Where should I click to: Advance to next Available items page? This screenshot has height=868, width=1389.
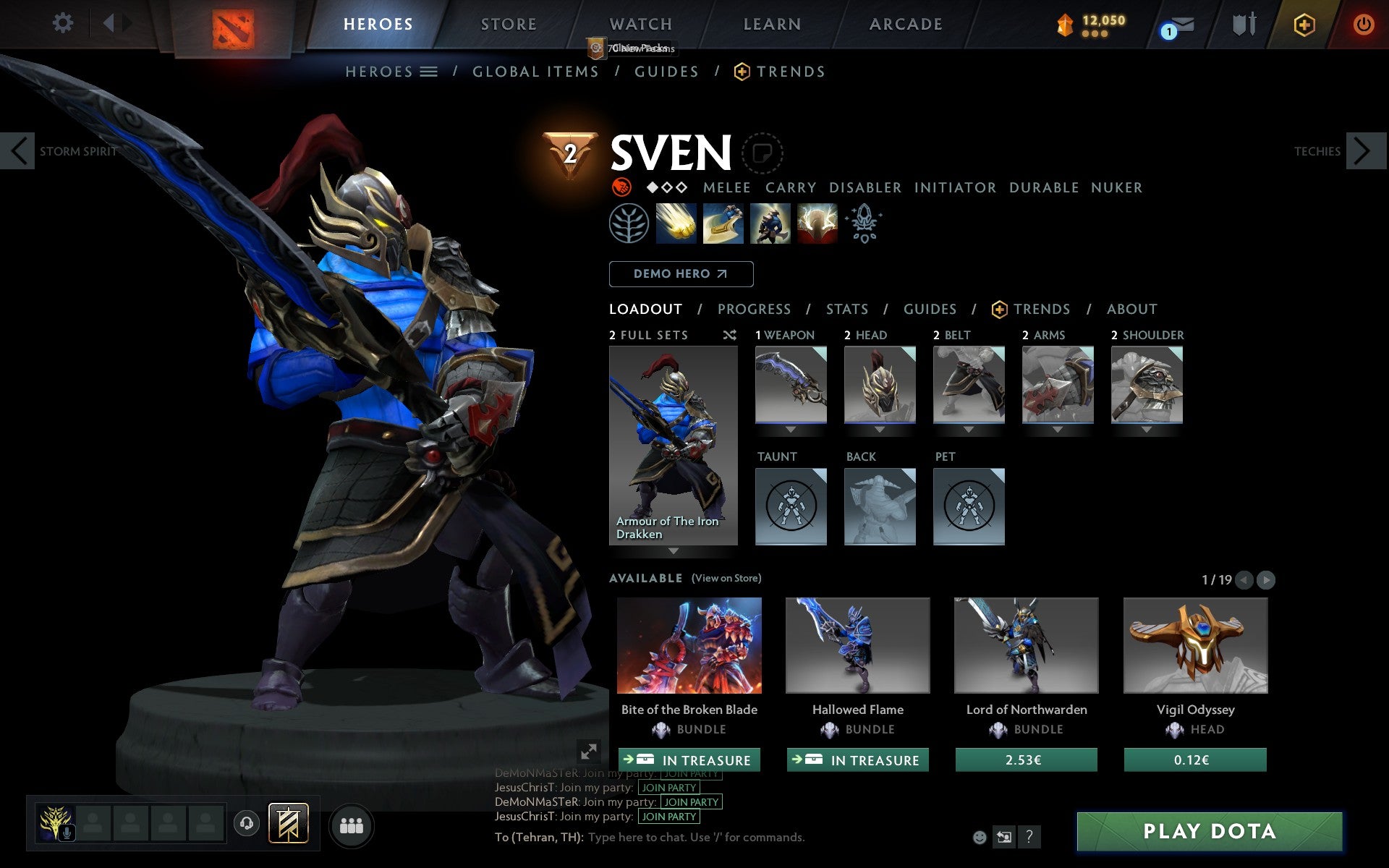1265,579
